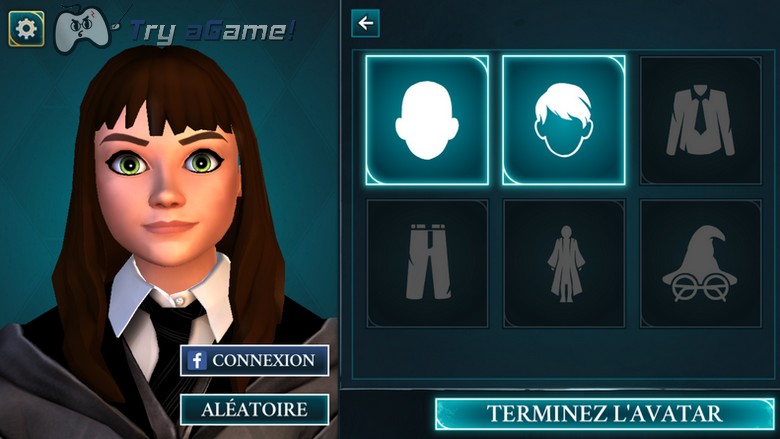The image size is (780, 439).
Task: Select the trousers category
Action: pyautogui.click(x=427, y=264)
